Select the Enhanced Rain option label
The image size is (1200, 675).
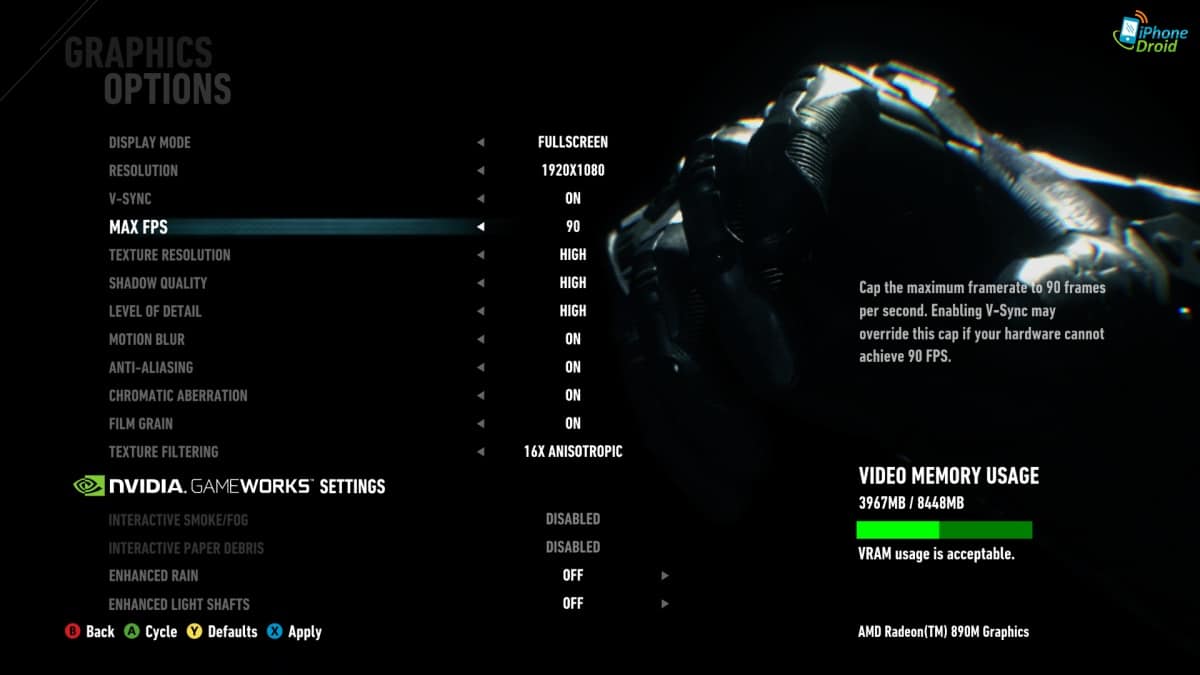pyautogui.click(x=153, y=576)
